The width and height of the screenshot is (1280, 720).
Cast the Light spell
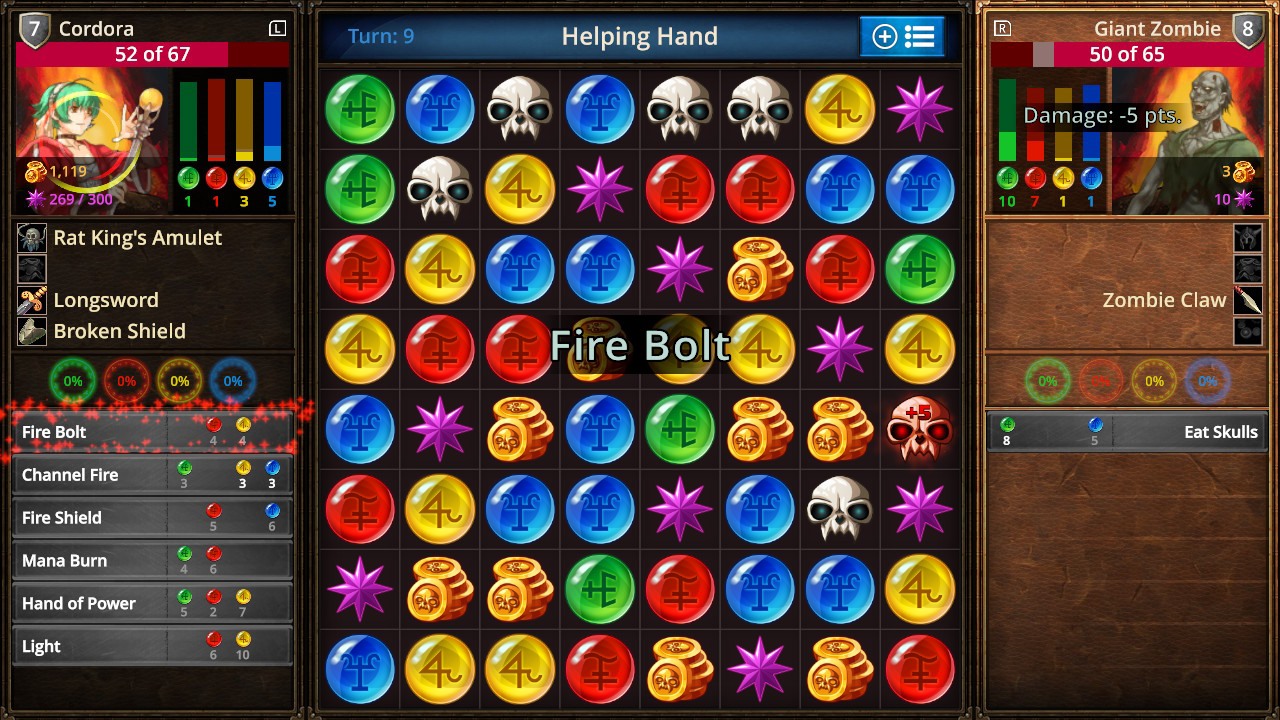tap(152, 646)
